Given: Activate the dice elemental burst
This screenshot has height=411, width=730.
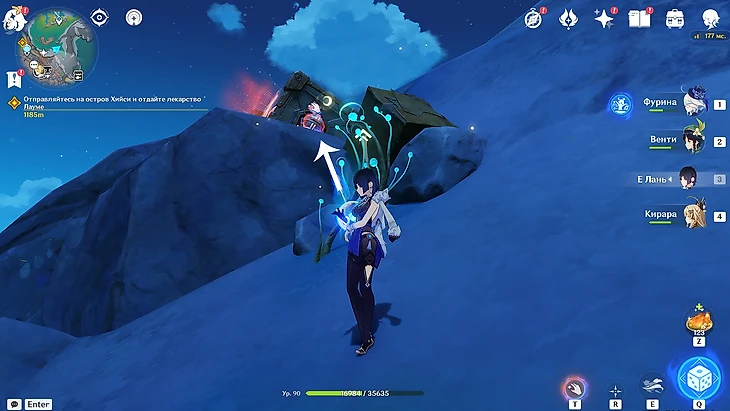Looking at the screenshot, I should coord(698,377).
